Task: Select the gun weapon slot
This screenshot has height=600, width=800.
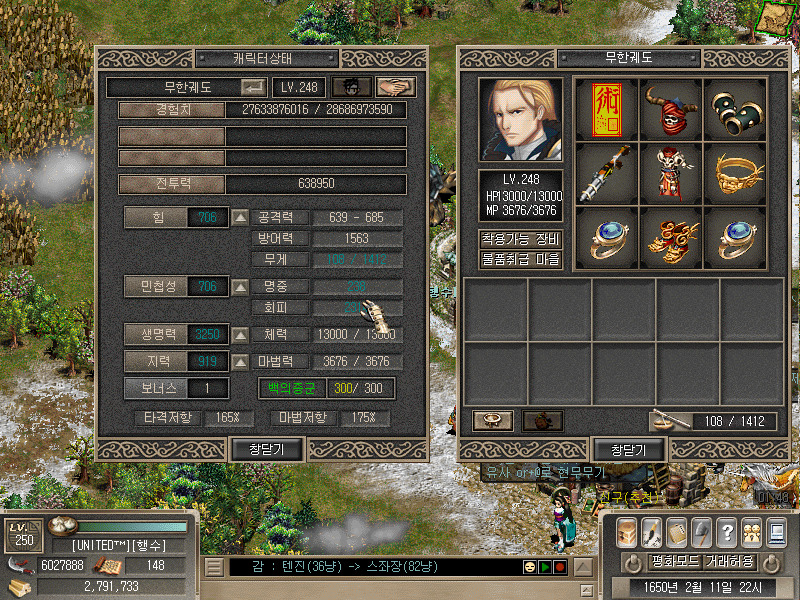Action: click(x=607, y=173)
